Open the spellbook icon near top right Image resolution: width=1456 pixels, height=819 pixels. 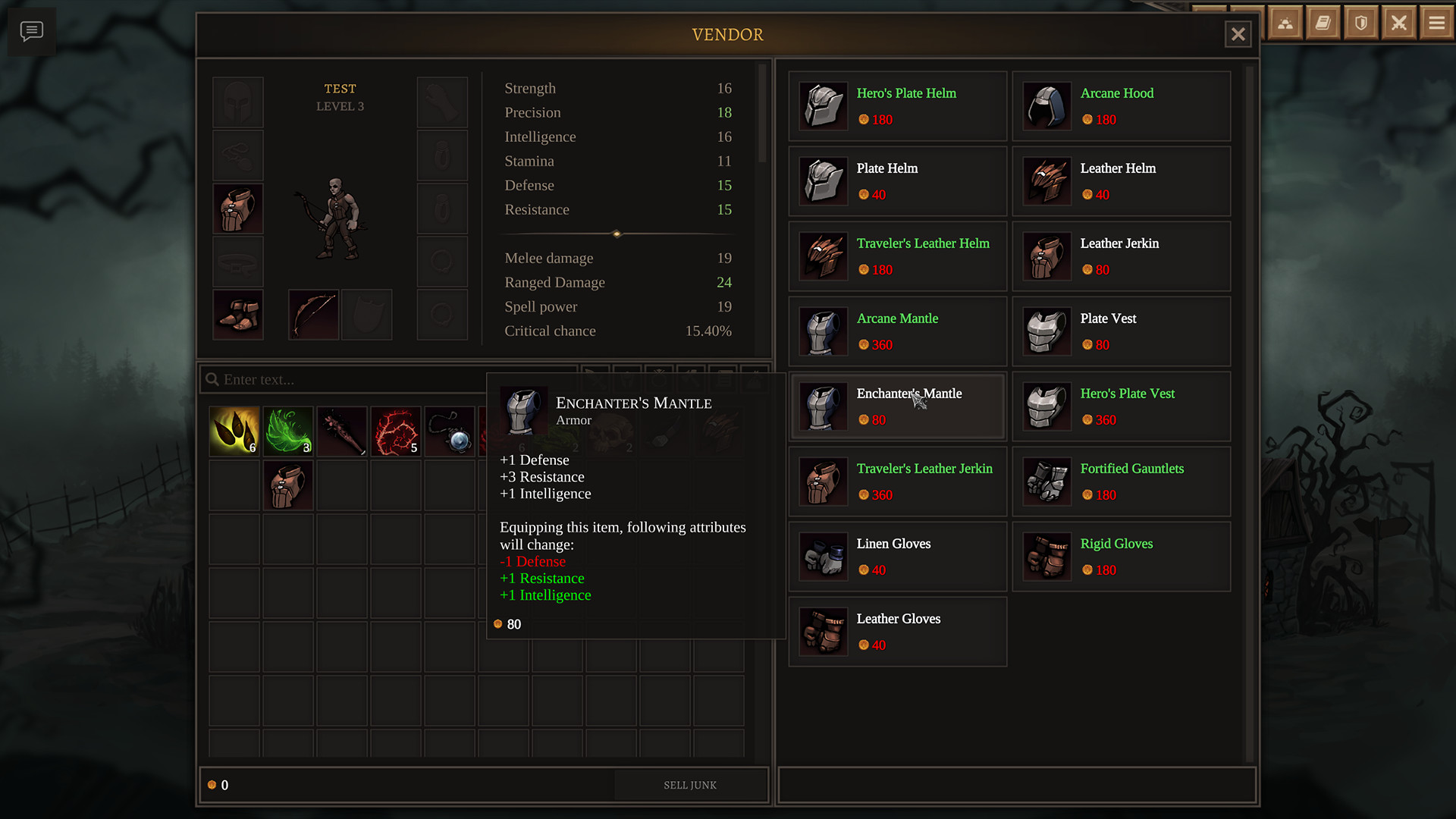pos(1323,23)
